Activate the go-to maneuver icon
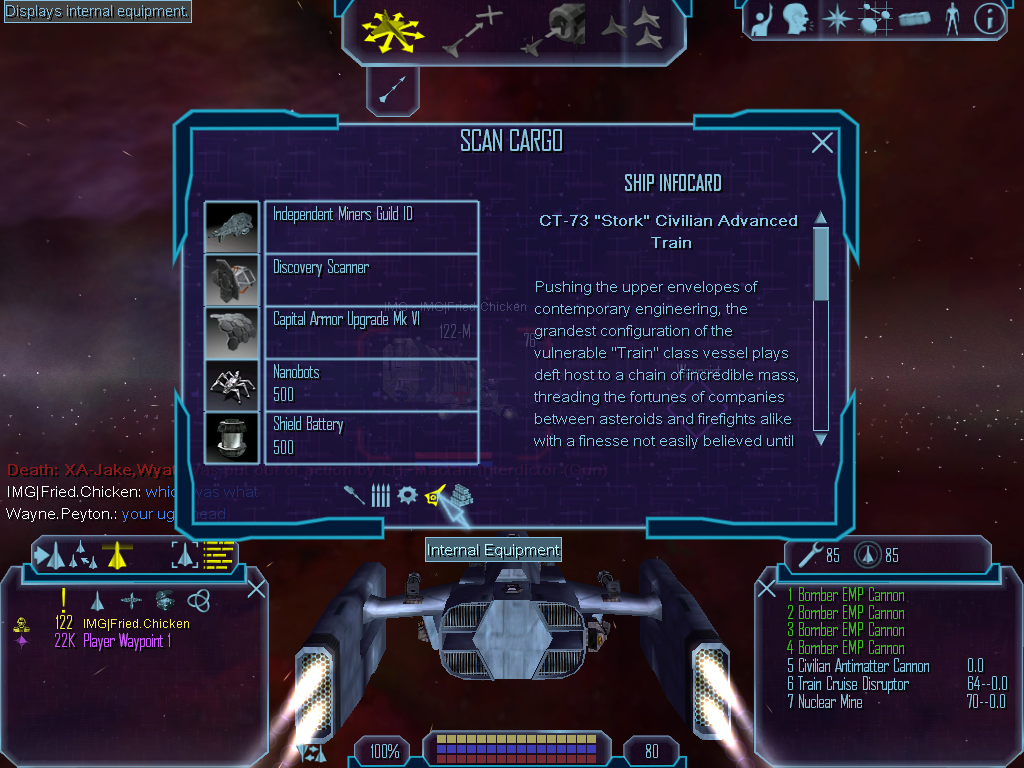 [x=472, y=30]
